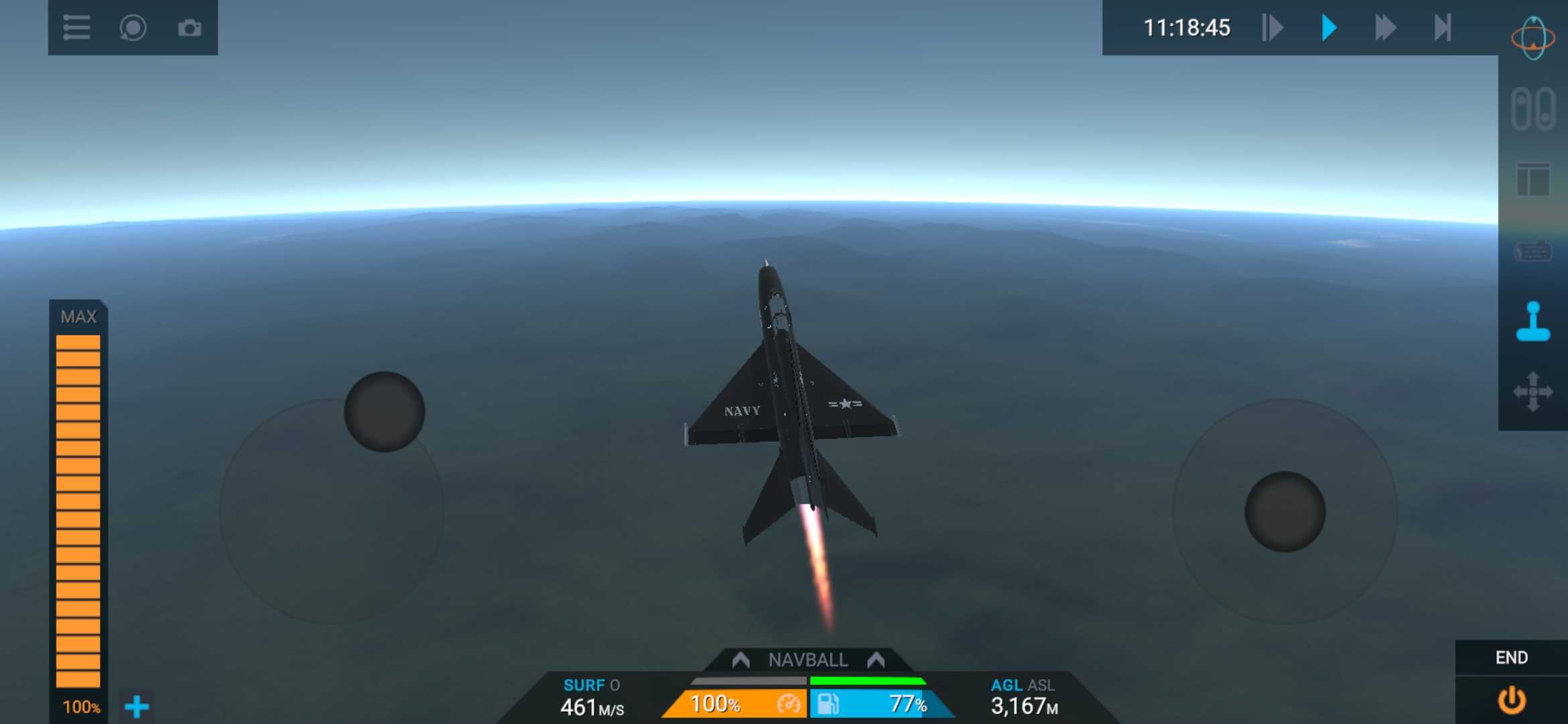
Task: Switch to translation arrows mode
Action: (x=1533, y=391)
